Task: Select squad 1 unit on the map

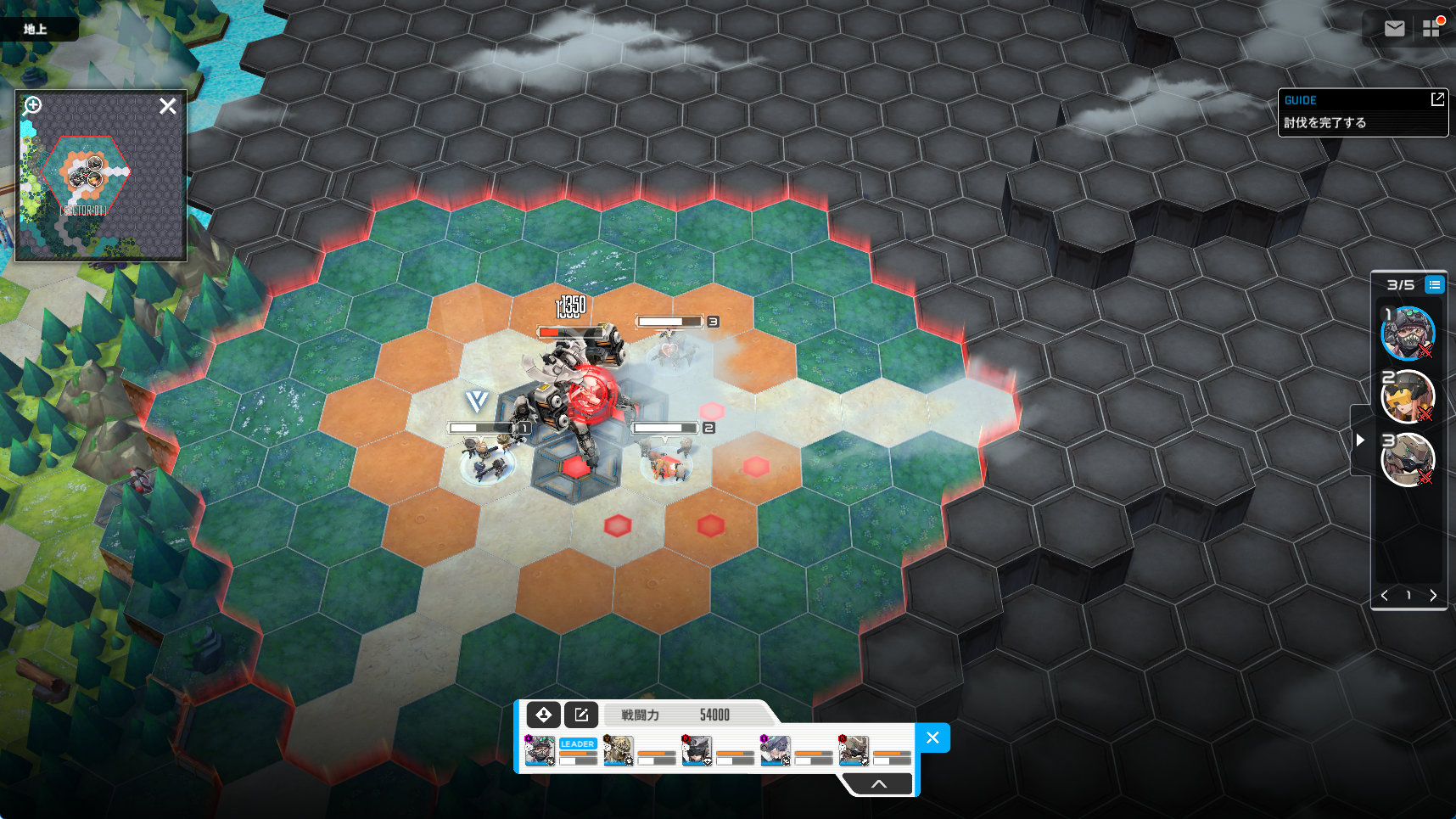Action: (x=487, y=462)
